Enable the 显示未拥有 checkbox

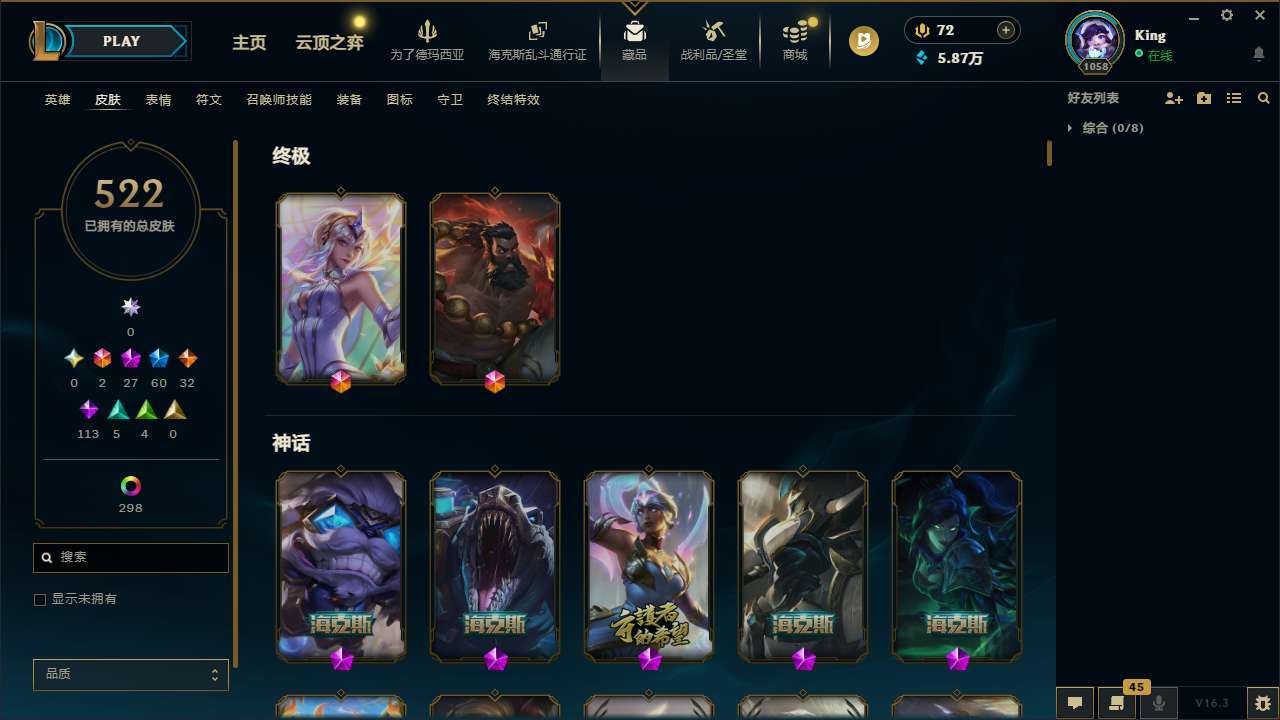click(x=40, y=599)
